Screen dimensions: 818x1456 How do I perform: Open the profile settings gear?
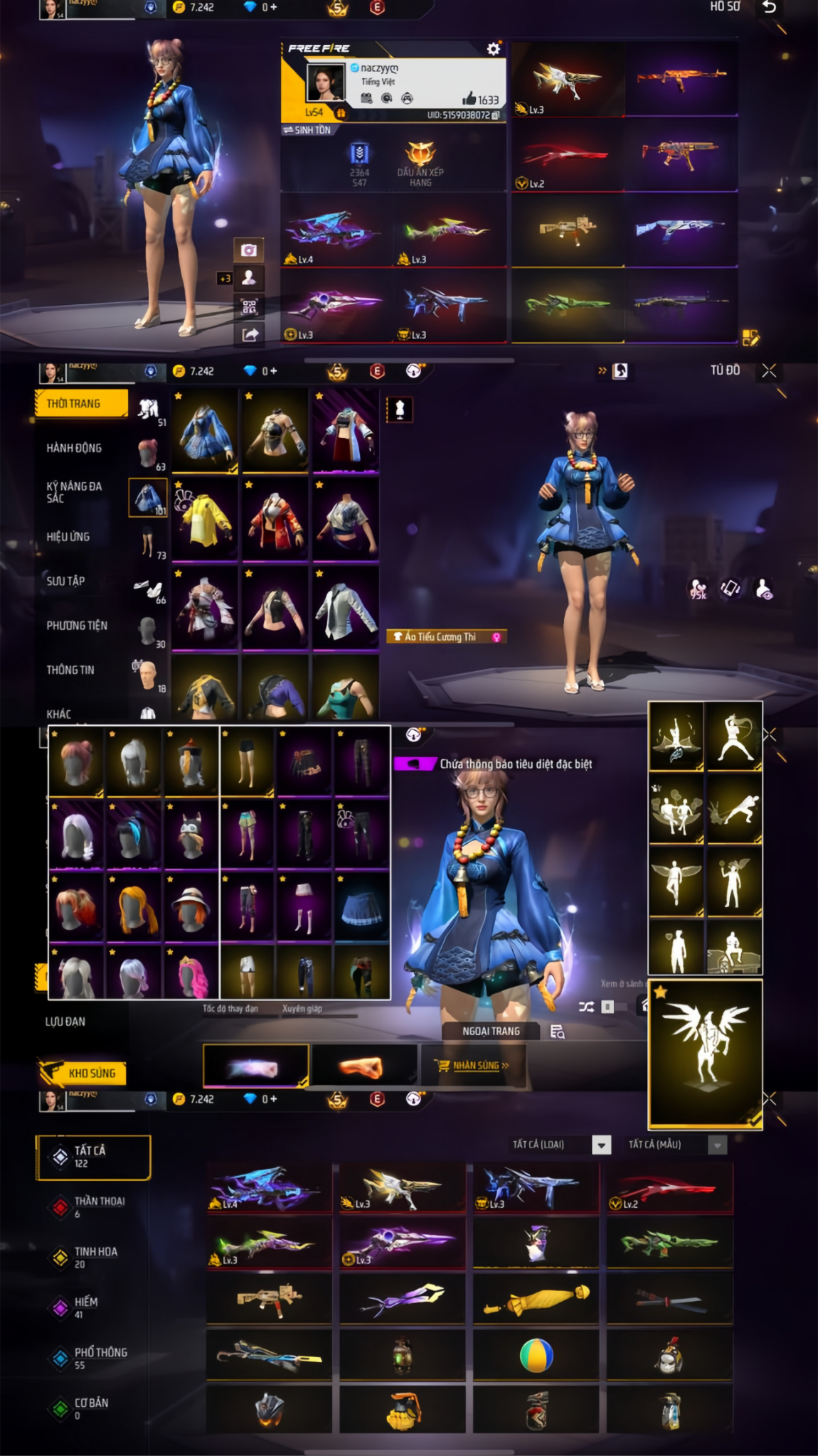coord(493,48)
